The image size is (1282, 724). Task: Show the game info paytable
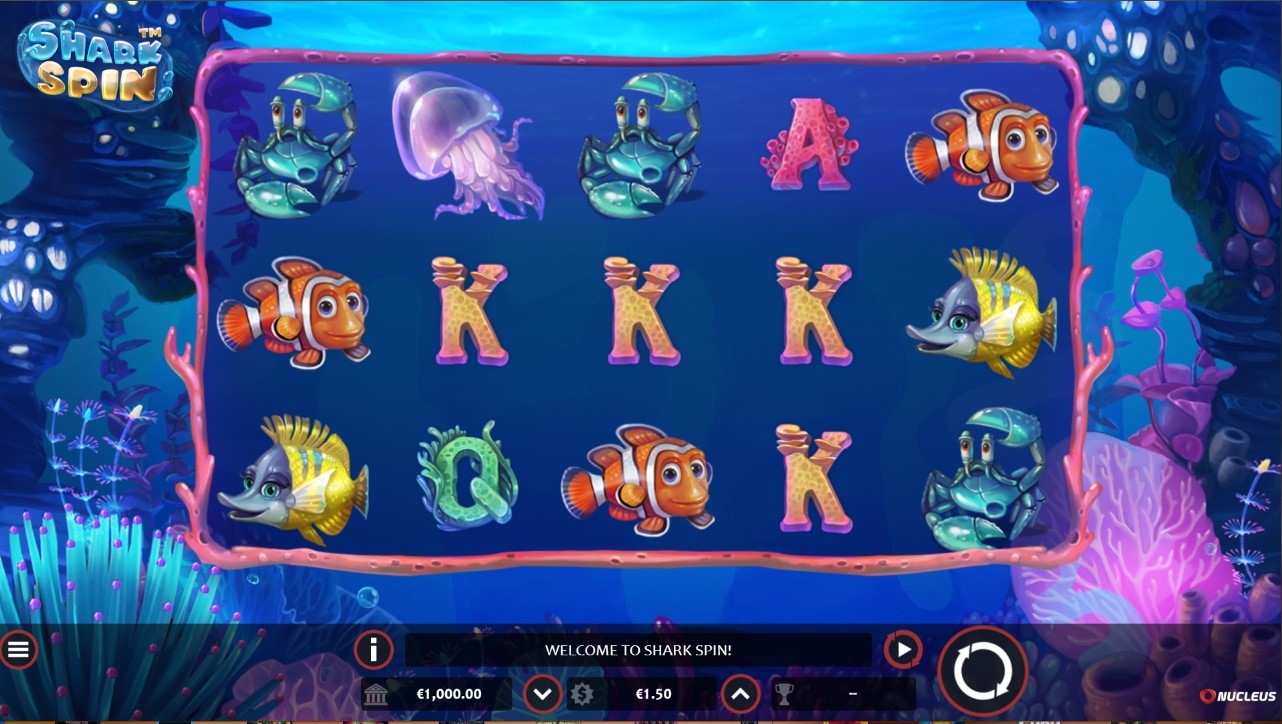click(373, 650)
